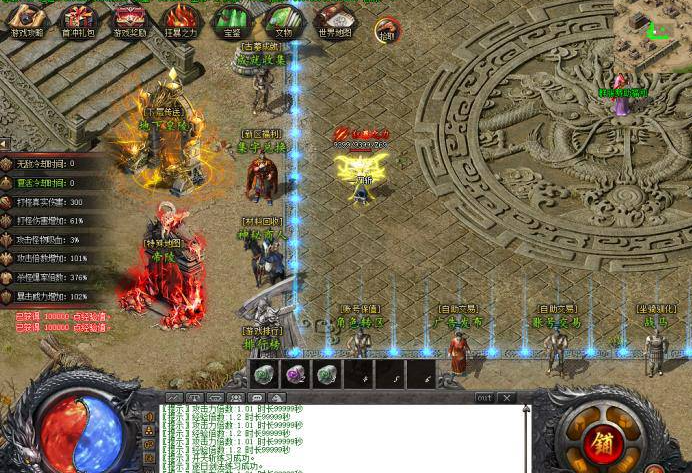The width and height of the screenshot is (692, 473).
Task: Click the 'out' button above chat
Action: click(x=484, y=398)
